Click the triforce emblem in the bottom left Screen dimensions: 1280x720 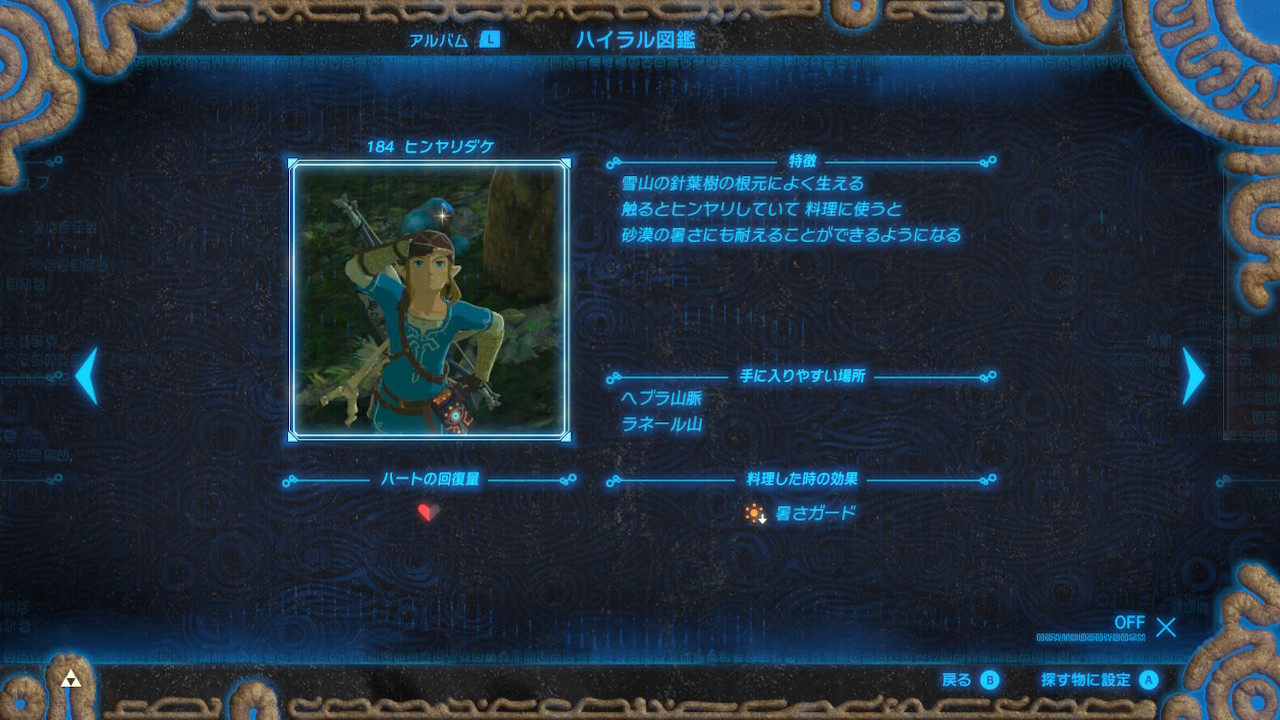(x=71, y=677)
